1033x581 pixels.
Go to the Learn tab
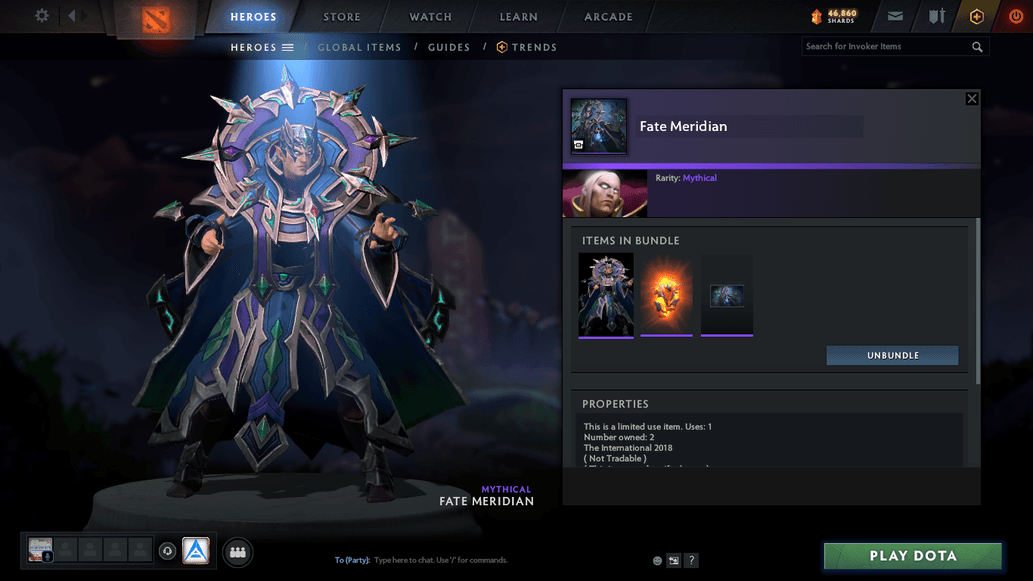(x=518, y=17)
